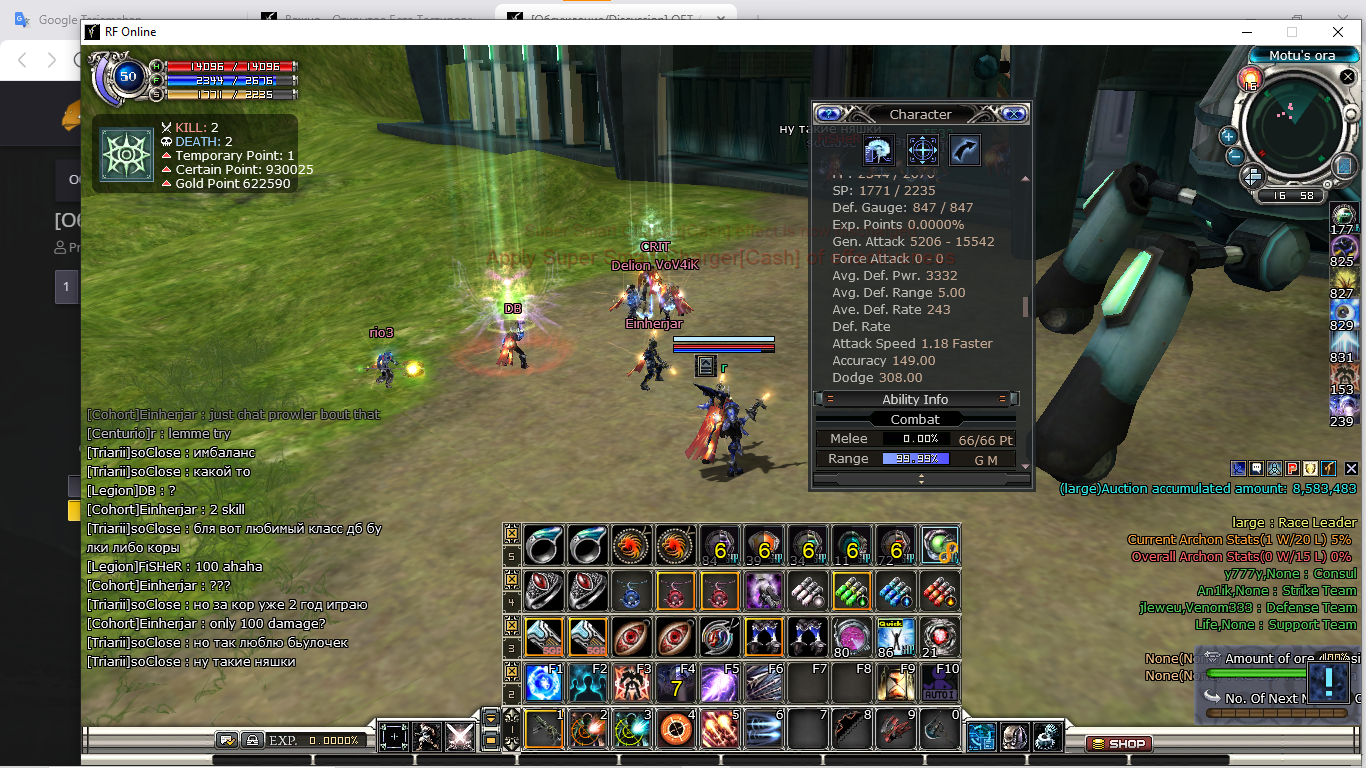Screen dimensions: 1366x768
Task: Select the rifle weapon in slot 1
Action: tap(544, 729)
